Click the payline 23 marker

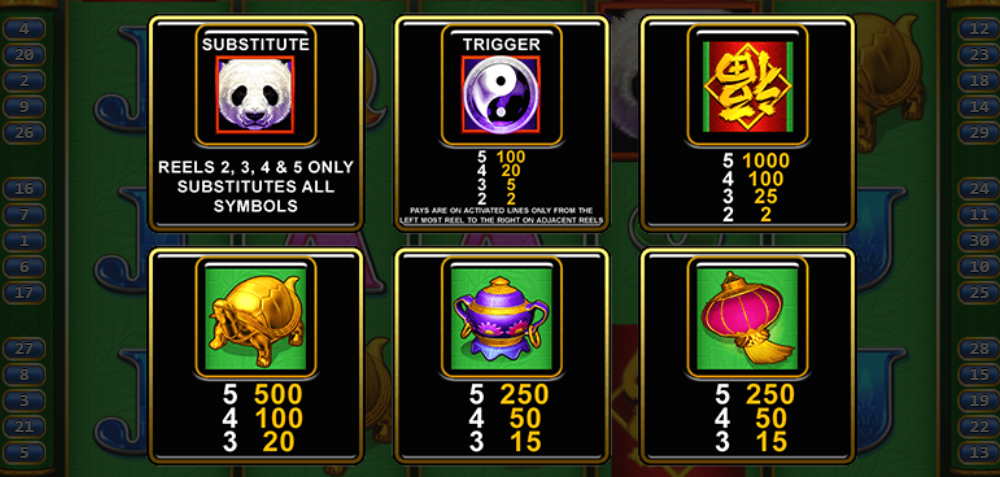[x=974, y=55]
